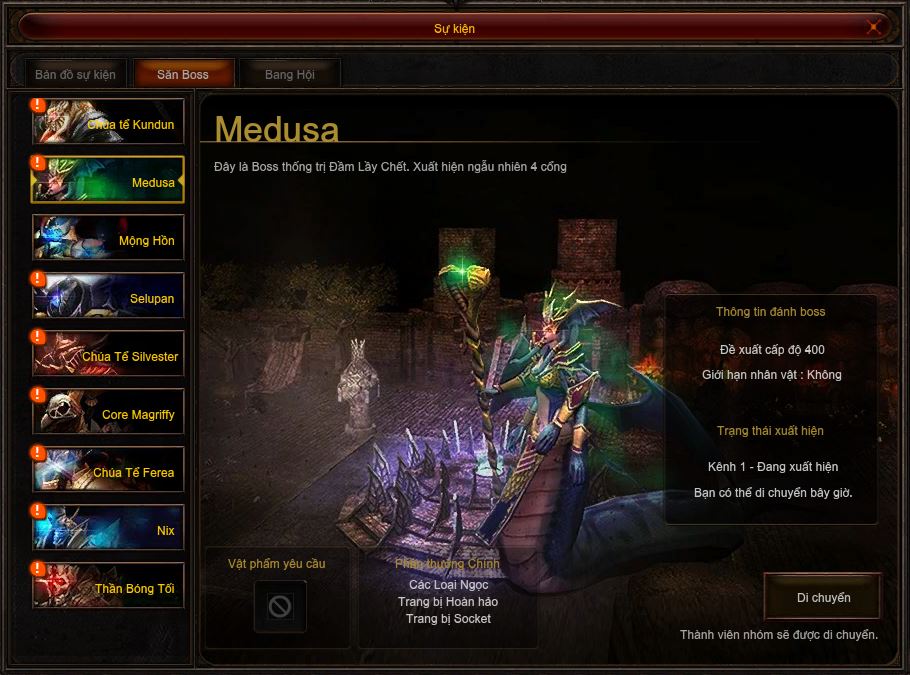This screenshot has width=910, height=675.
Task: Select the Nix boss entry
Action: tap(108, 528)
